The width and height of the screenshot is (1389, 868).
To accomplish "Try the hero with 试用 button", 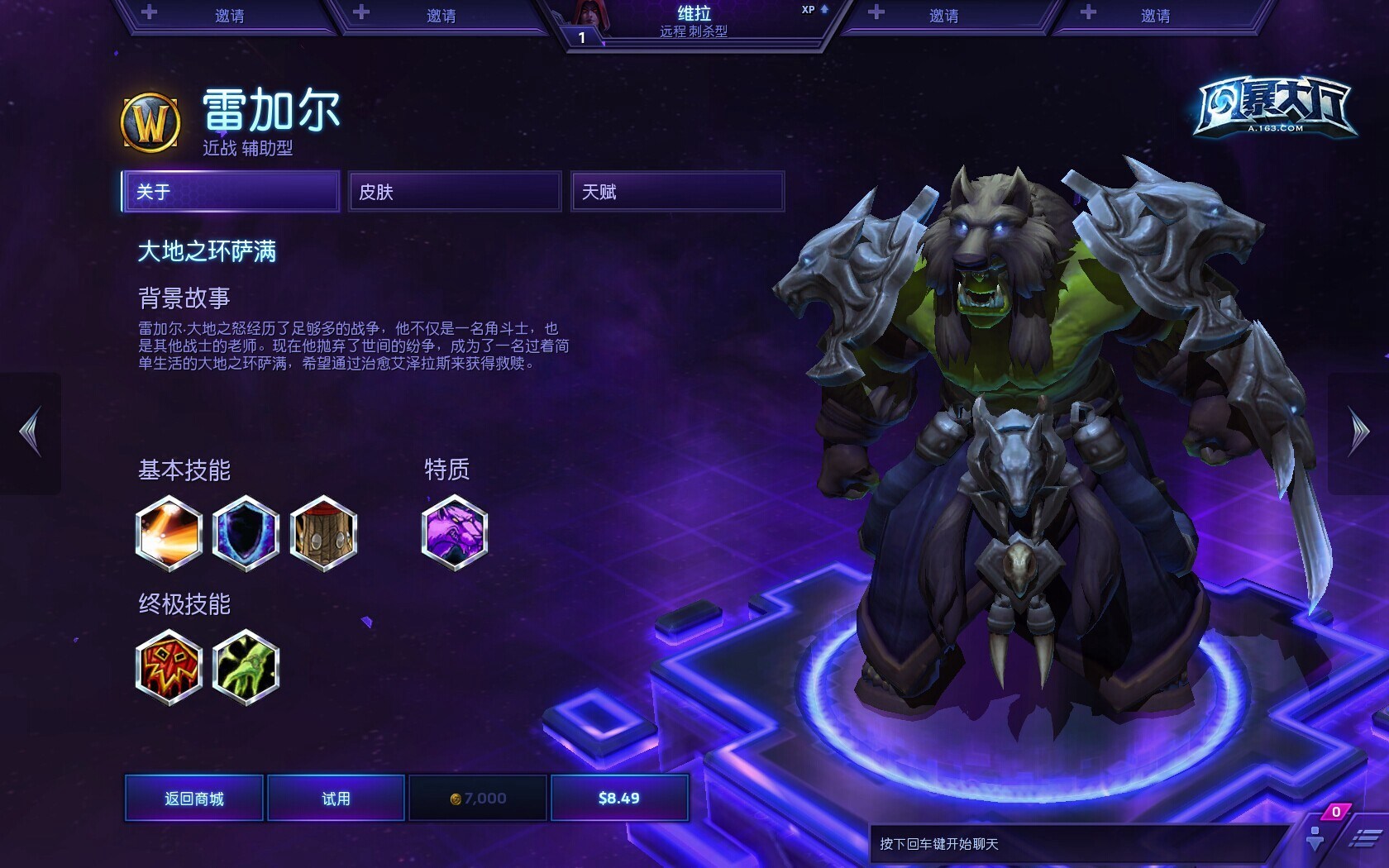I will click(337, 798).
